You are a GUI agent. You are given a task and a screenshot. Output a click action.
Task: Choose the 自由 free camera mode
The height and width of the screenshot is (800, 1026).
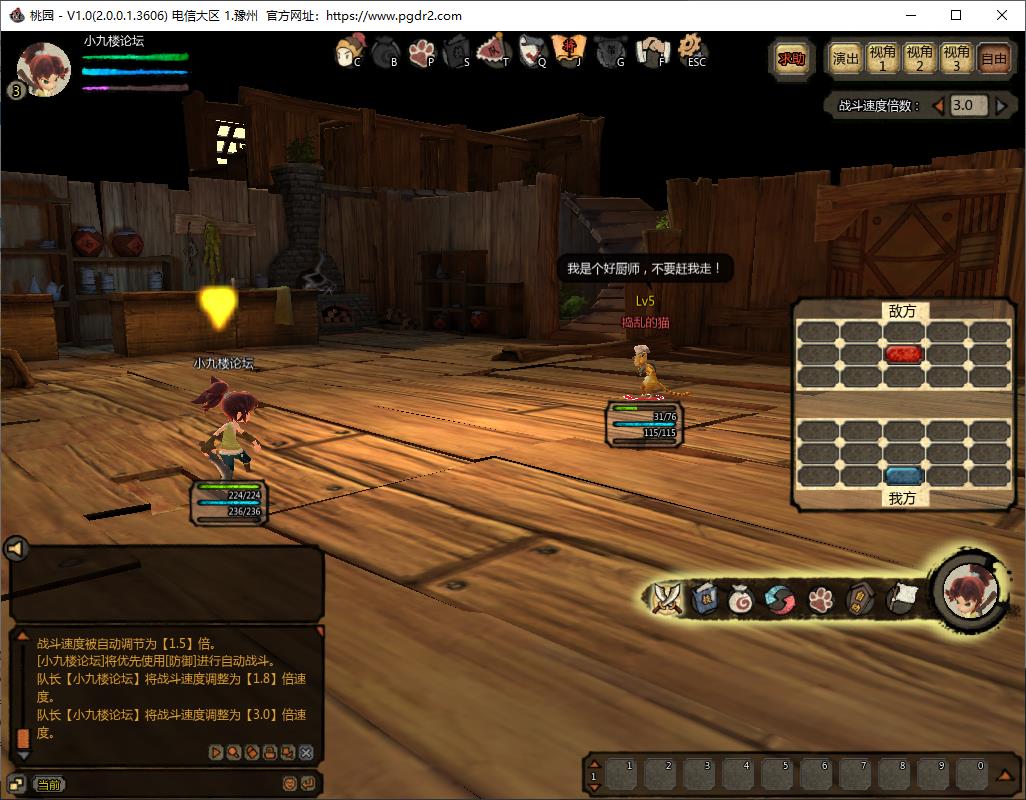point(994,59)
